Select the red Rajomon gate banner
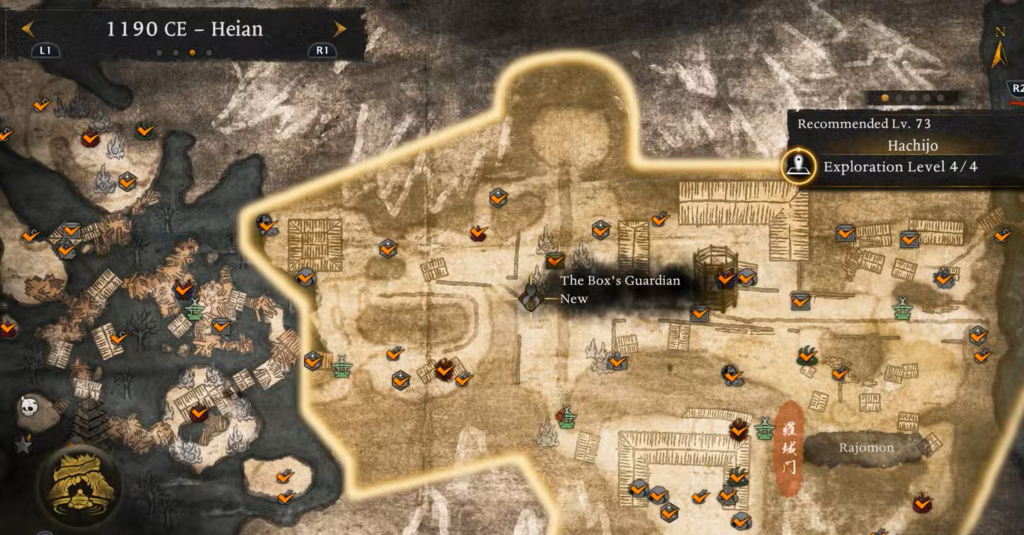The height and width of the screenshot is (535, 1024). [790, 448]
